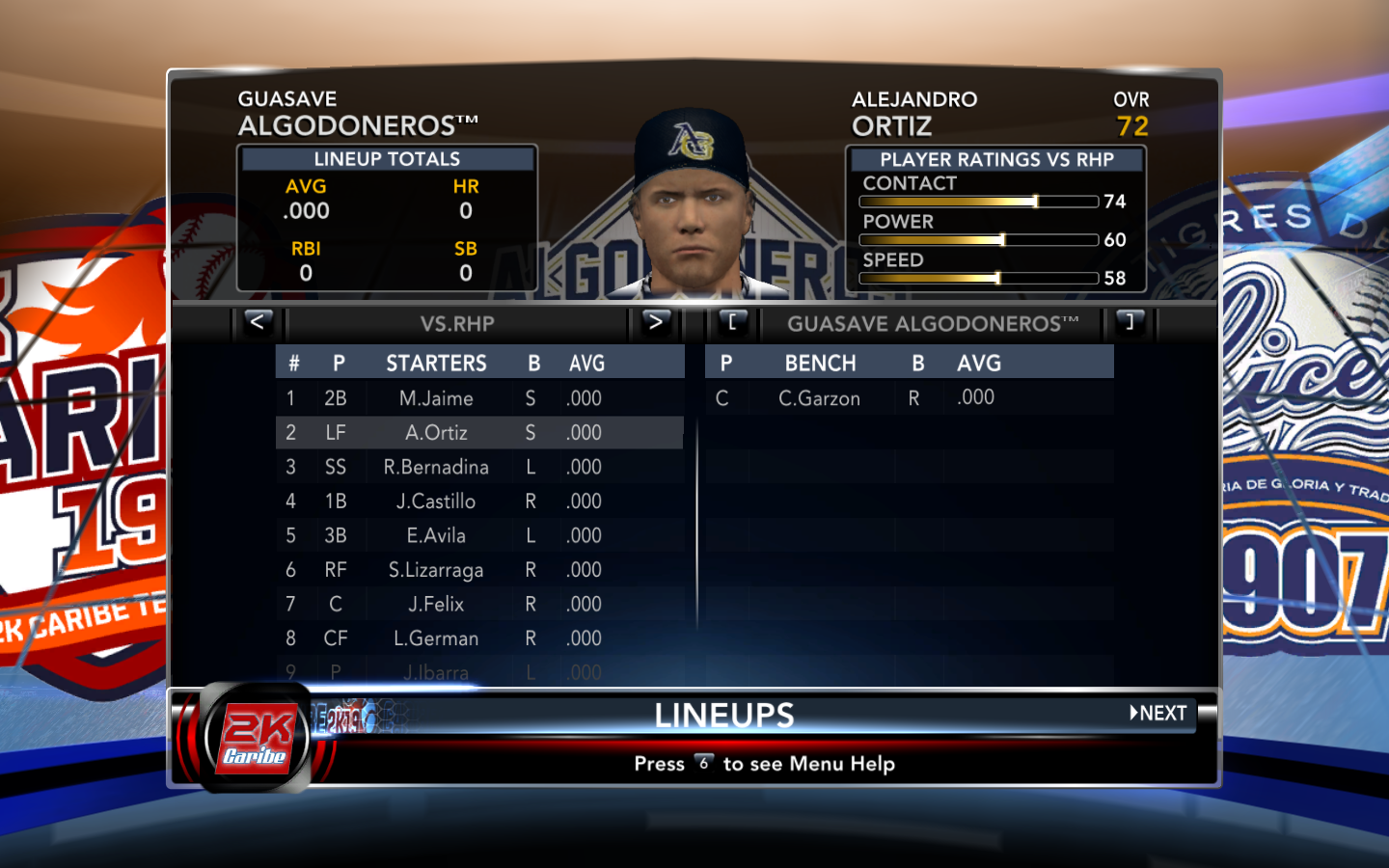Select M.Jaime in the starters list
The image size is (1389, 868).
pos(436,398)
